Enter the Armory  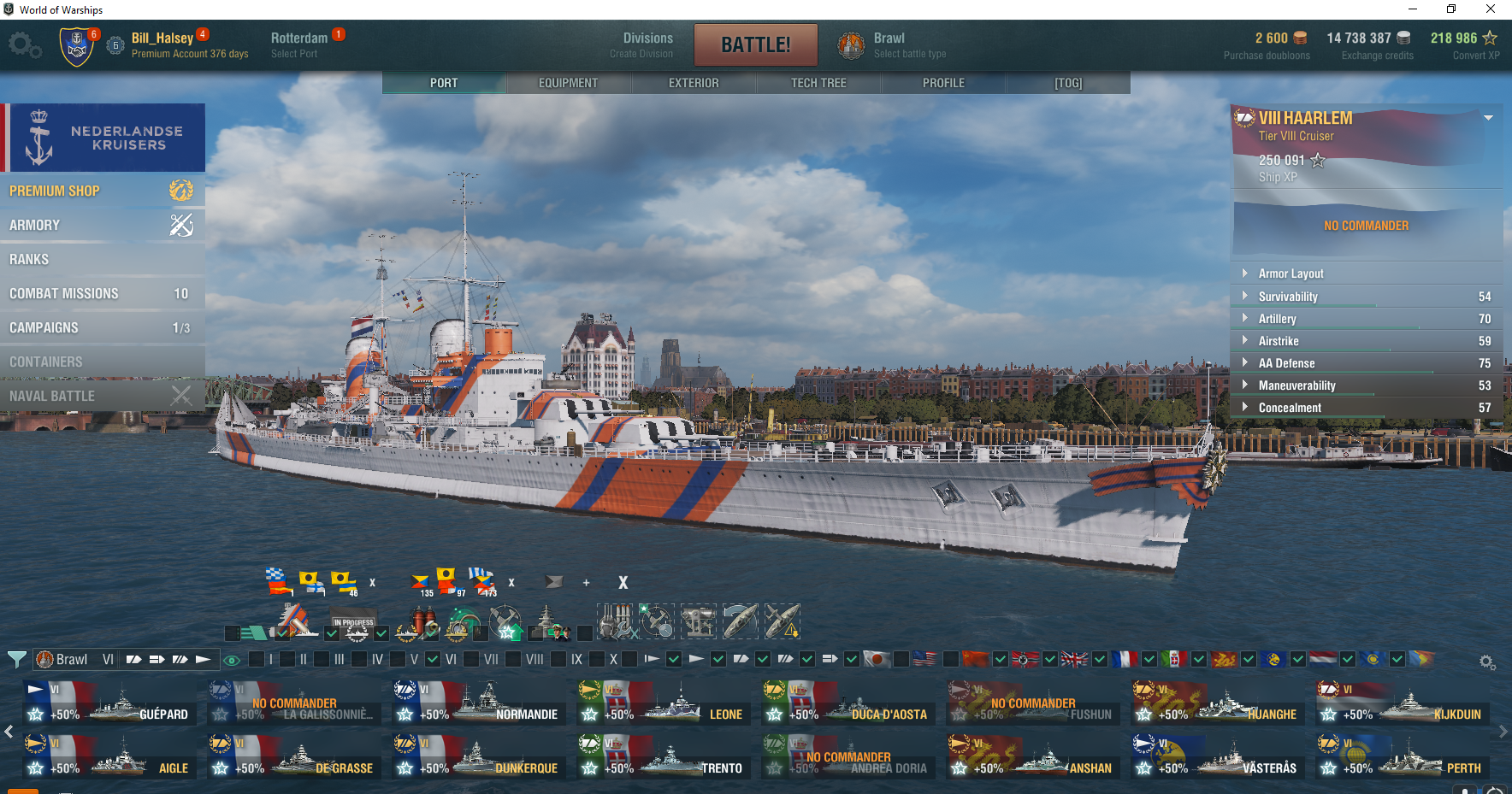(x=101, y=225)
